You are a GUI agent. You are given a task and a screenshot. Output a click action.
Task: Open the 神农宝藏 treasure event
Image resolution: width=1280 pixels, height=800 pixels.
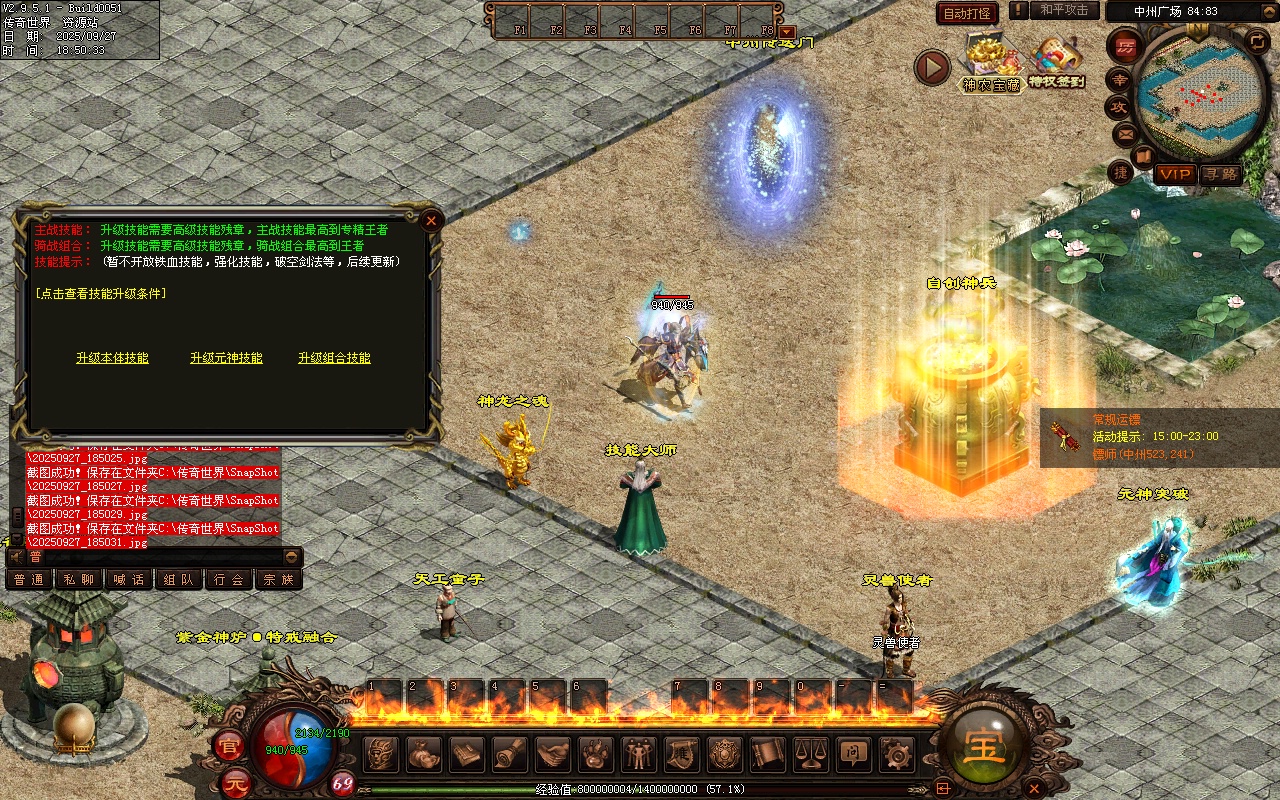(x=991, y=60)
